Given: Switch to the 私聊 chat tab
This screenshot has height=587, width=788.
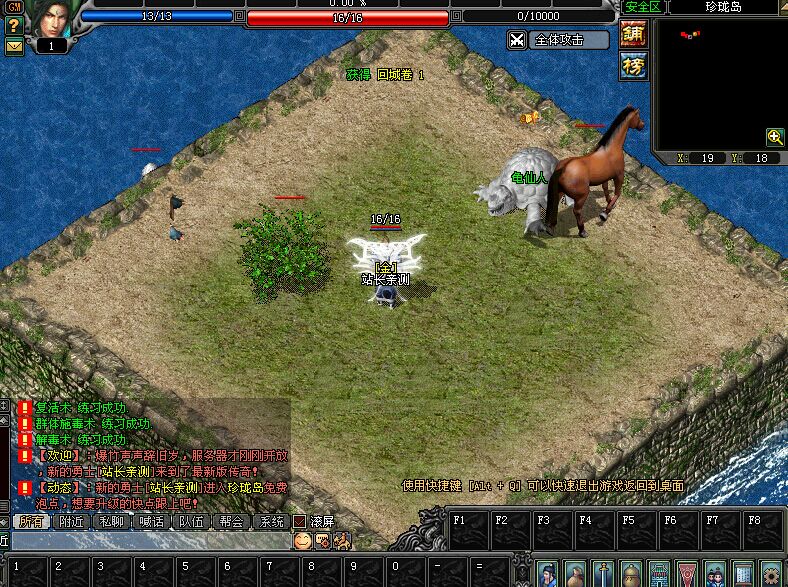Looking at the screenshot, I should click(x=111, y=521).
